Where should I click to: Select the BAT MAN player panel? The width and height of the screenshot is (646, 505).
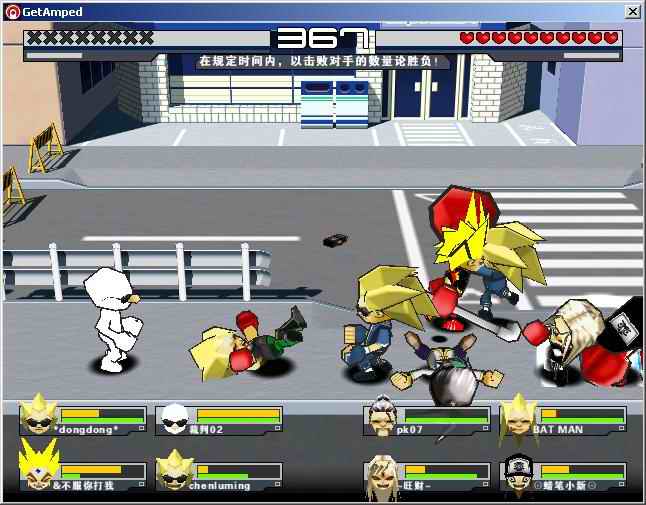pyautogui.click(x=564, y=419)
